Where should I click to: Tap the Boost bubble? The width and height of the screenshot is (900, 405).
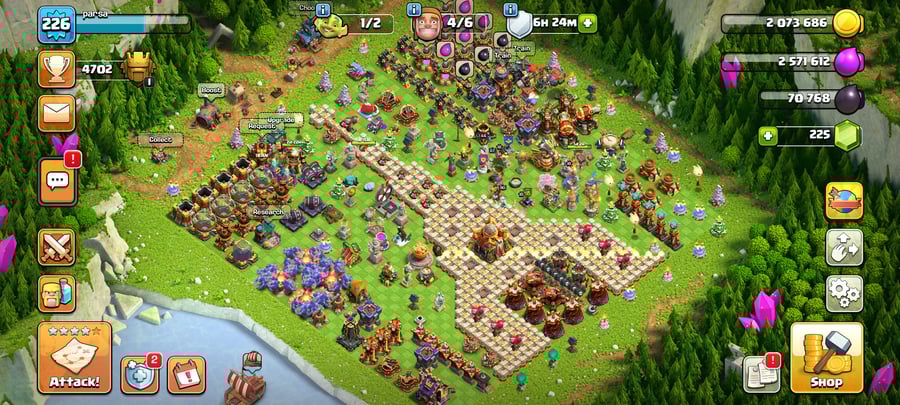tap(210, 90)
